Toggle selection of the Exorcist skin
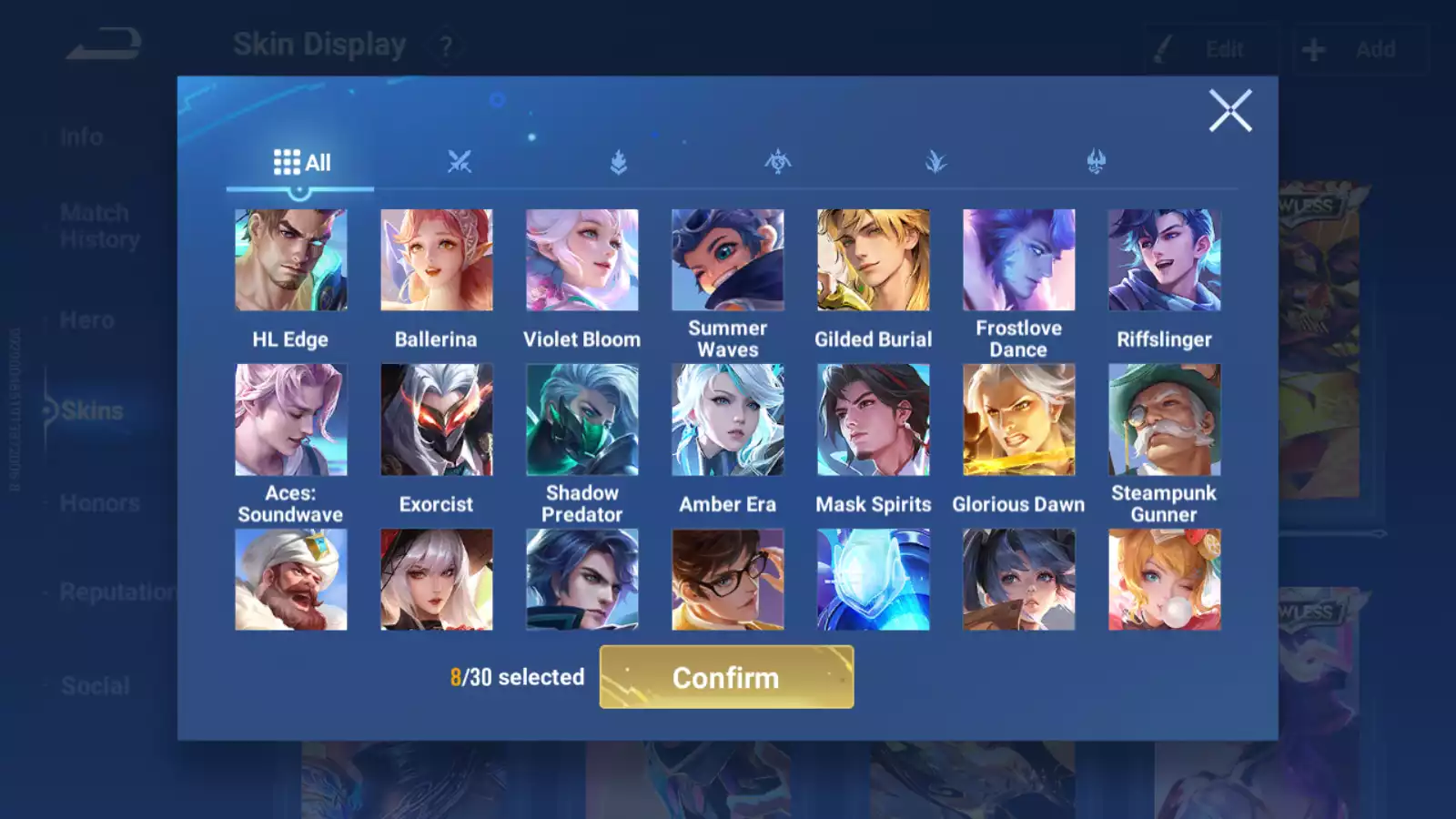Viewport: 1456px width, 819px height. [437, 418]
